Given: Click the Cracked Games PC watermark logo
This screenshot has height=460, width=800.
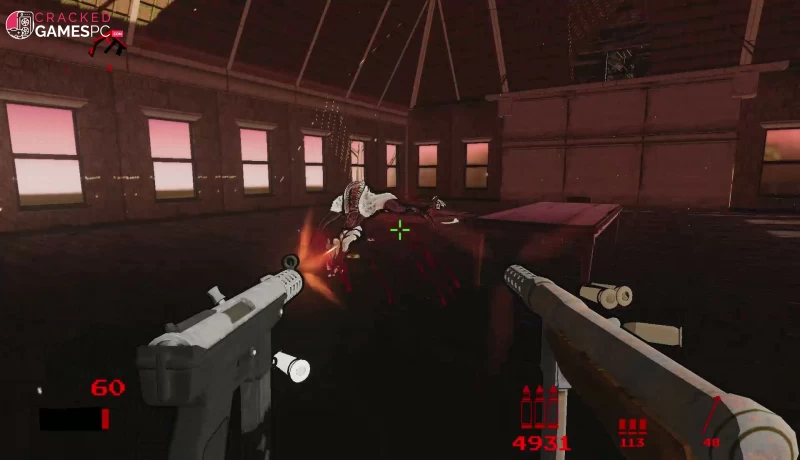Looking at the screenshot, I should click(x=66, y=25).
